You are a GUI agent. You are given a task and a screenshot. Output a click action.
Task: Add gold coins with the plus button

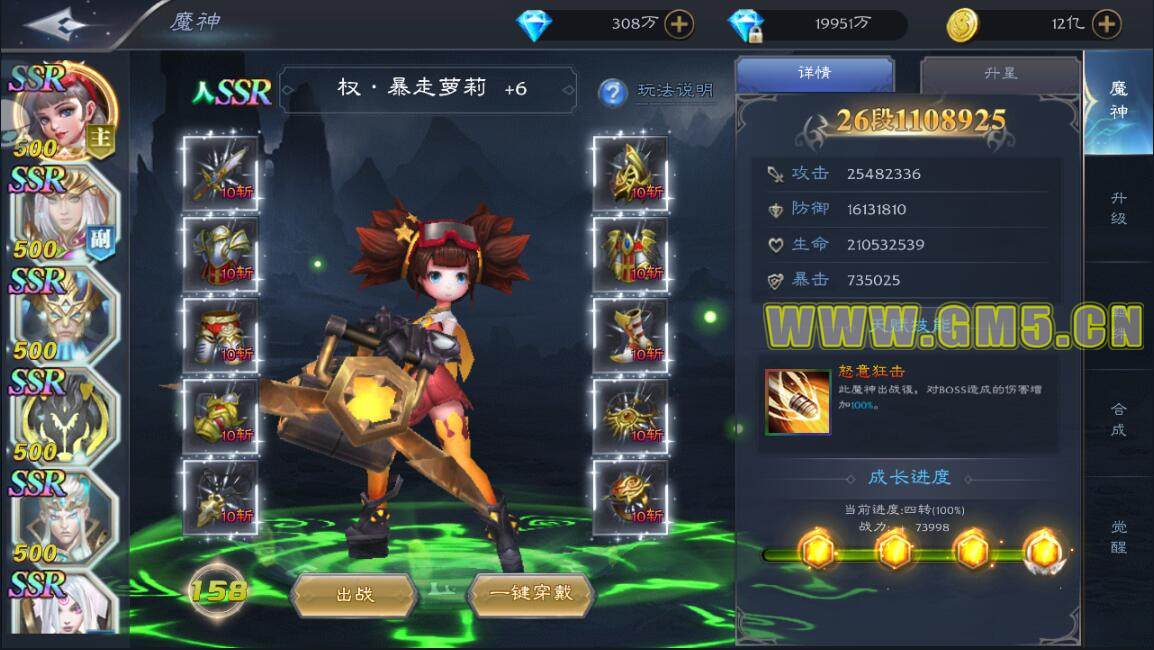click(1106, 24)
